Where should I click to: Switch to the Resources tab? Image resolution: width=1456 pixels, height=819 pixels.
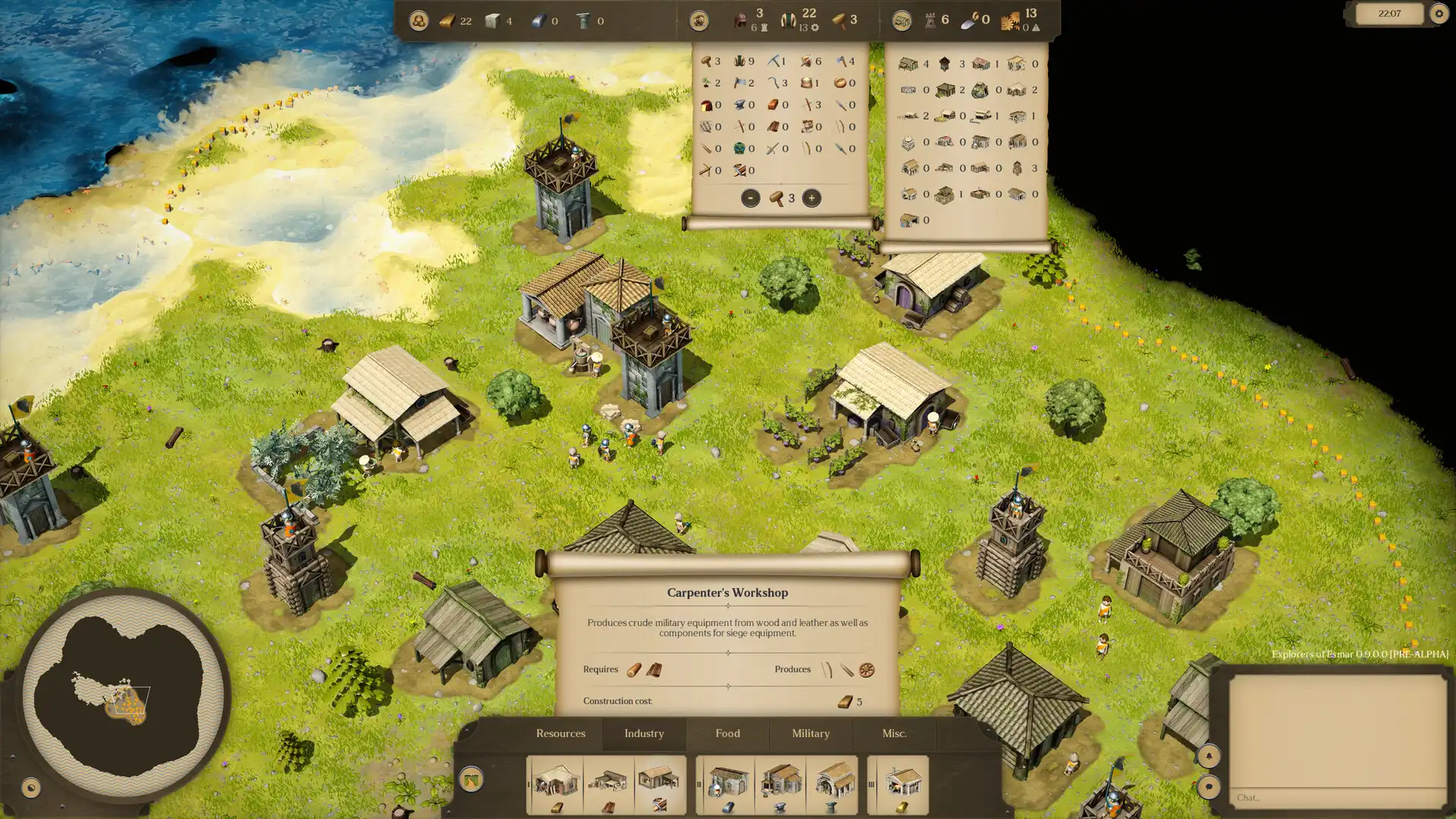tap(560, 733)
